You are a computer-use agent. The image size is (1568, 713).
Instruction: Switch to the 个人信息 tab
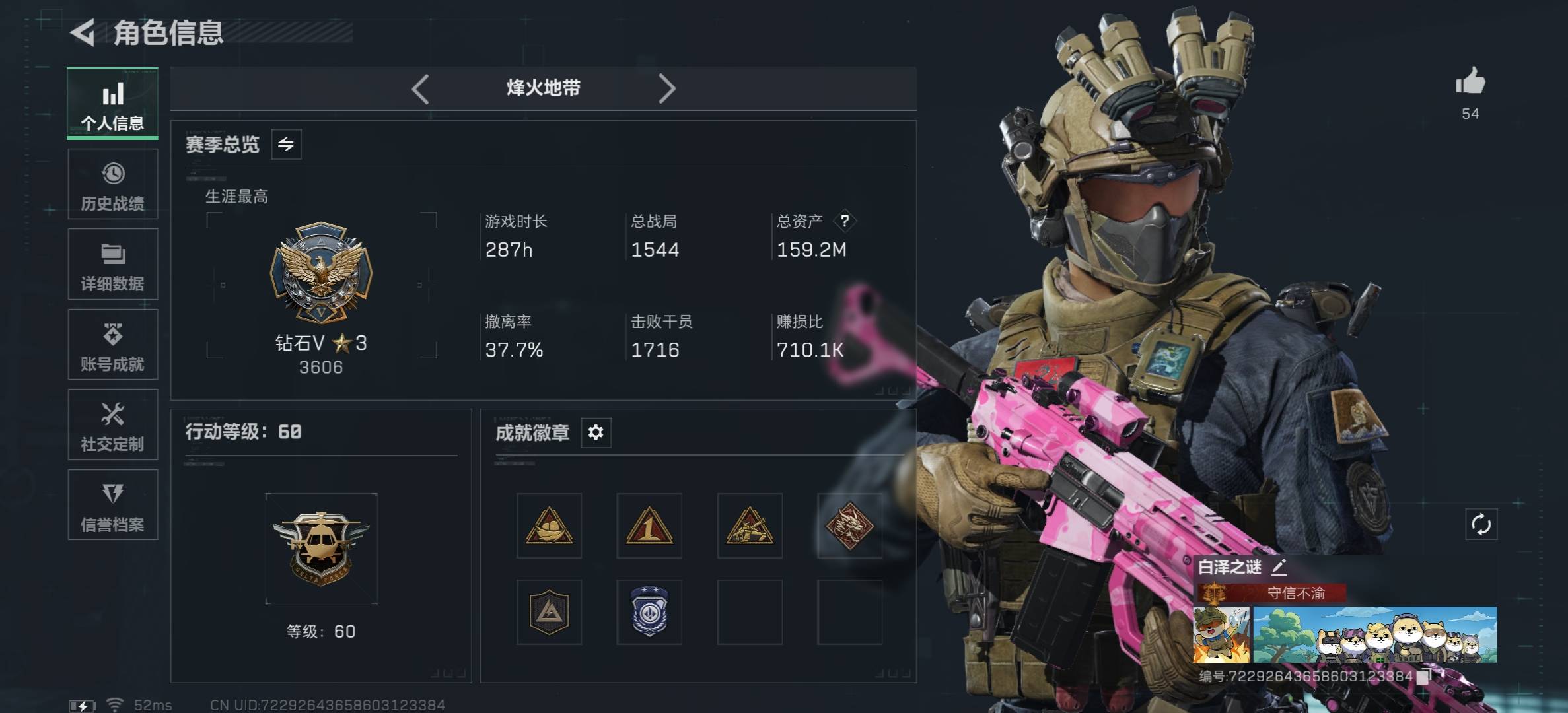[112, 104]
